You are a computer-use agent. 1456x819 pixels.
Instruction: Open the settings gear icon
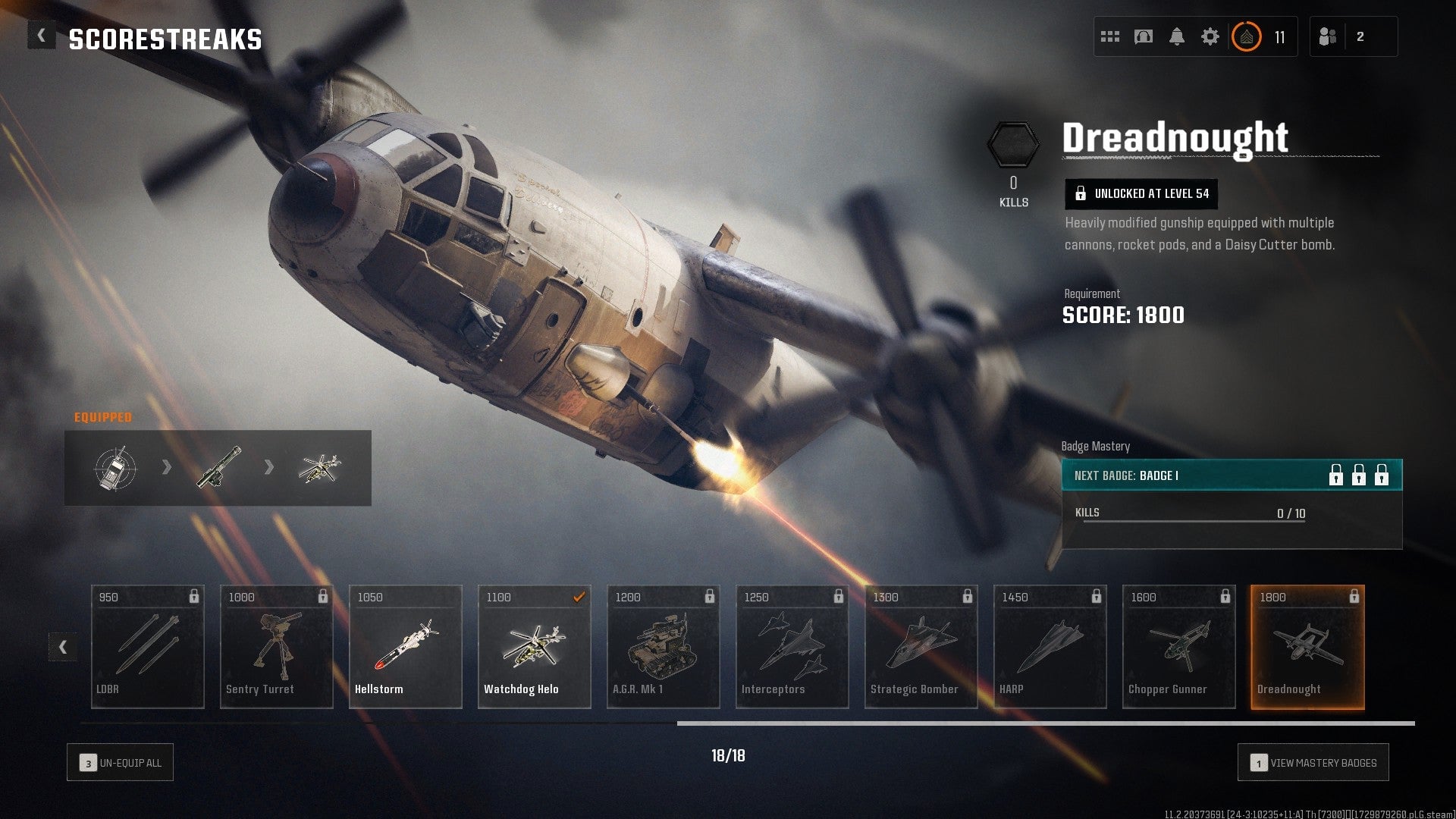click(x=1211, y=36)
